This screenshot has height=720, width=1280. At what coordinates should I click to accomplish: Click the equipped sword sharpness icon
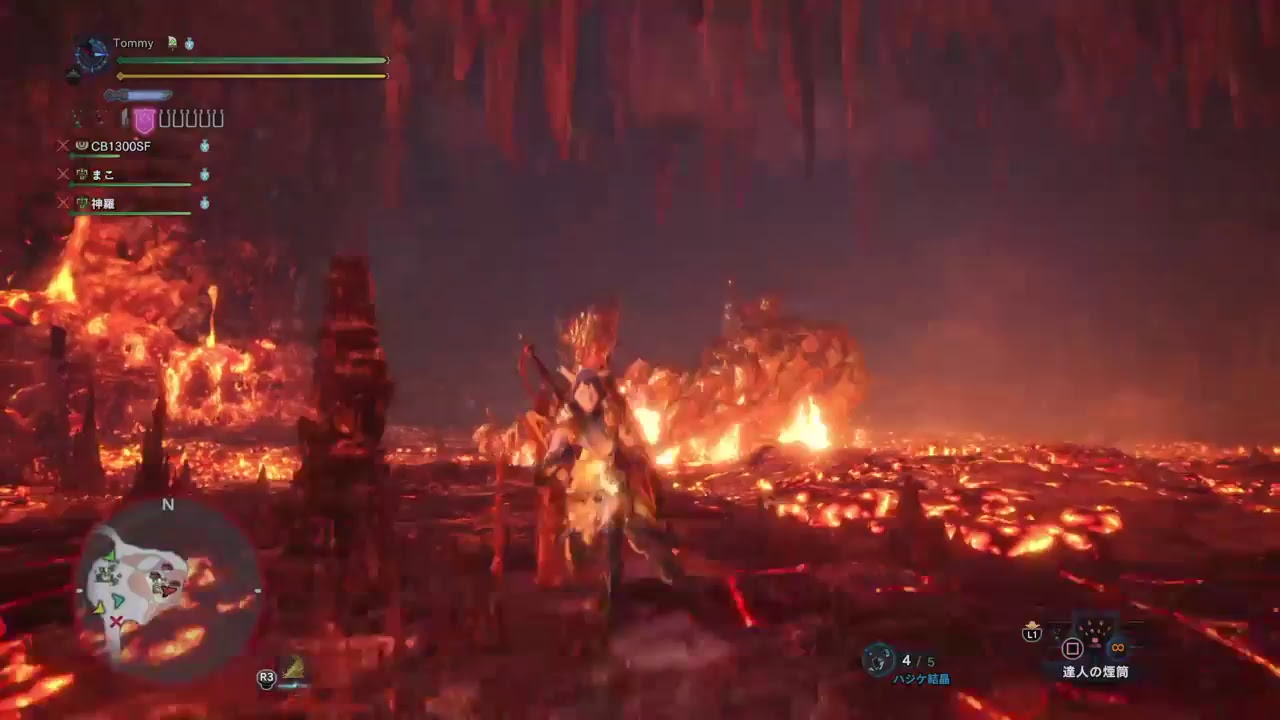tap(137, 95)
